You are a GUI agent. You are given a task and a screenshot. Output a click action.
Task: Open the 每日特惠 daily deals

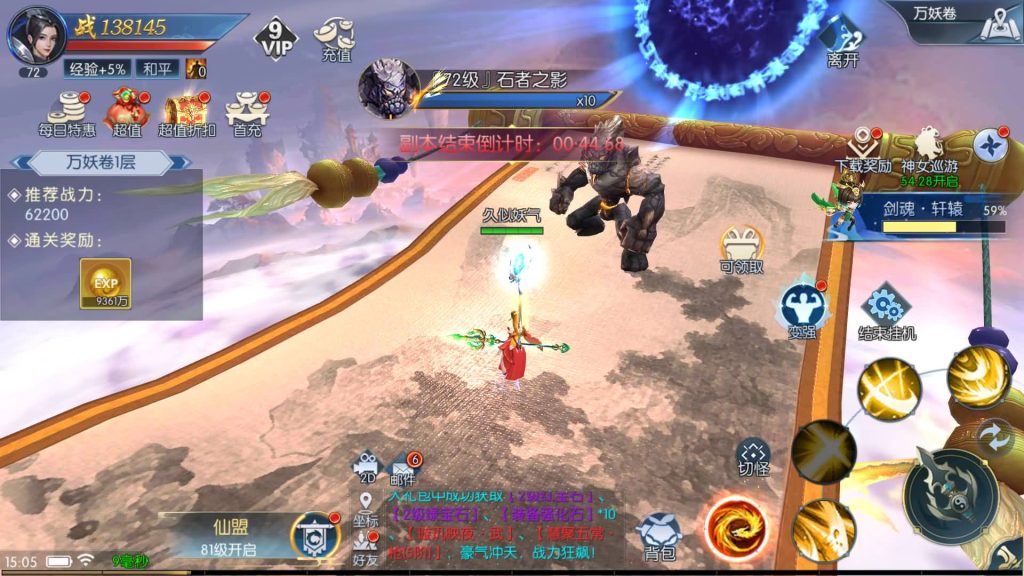[x=67, y=111]
